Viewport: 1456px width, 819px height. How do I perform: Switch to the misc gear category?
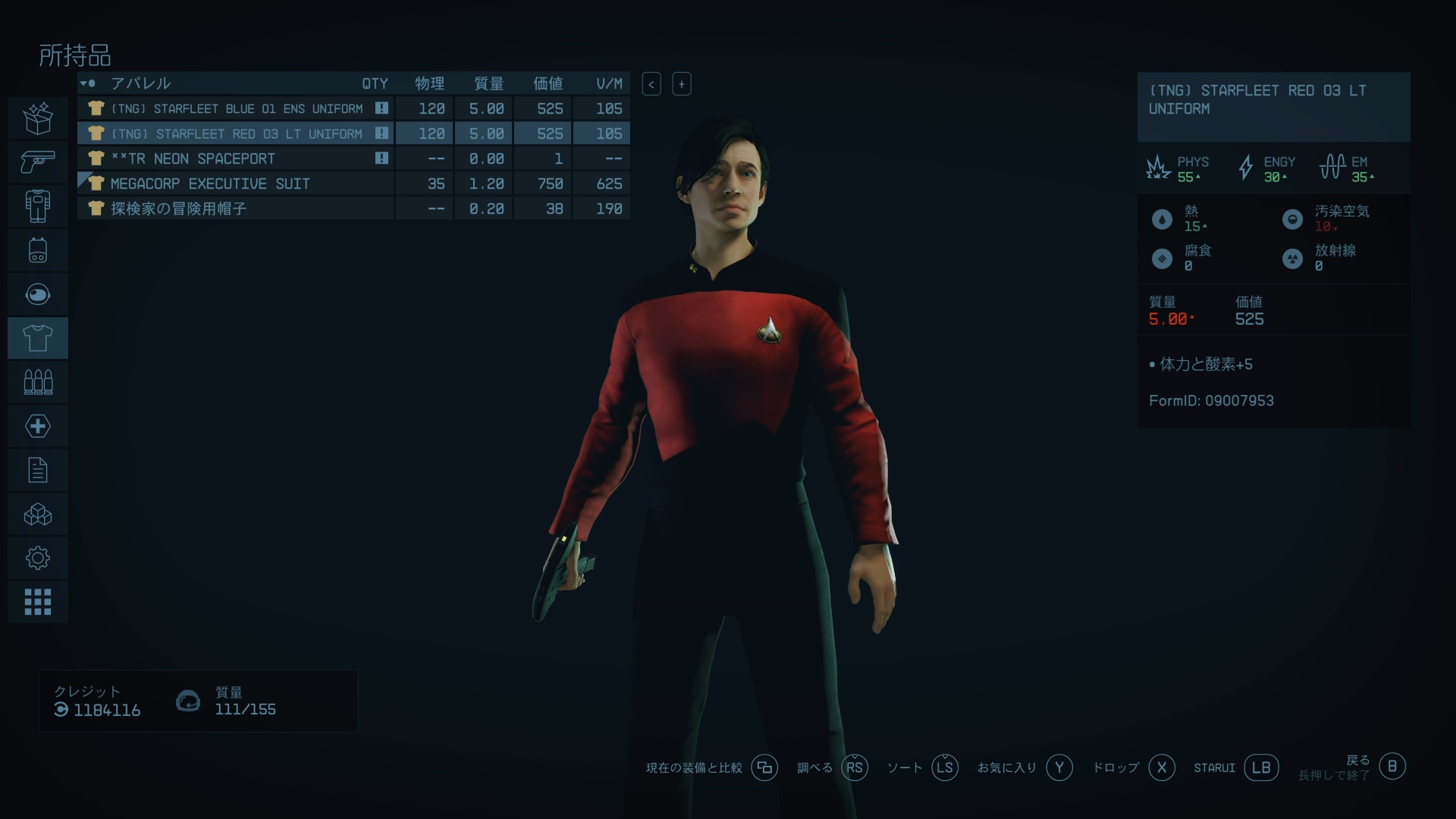tap(38, 558)
